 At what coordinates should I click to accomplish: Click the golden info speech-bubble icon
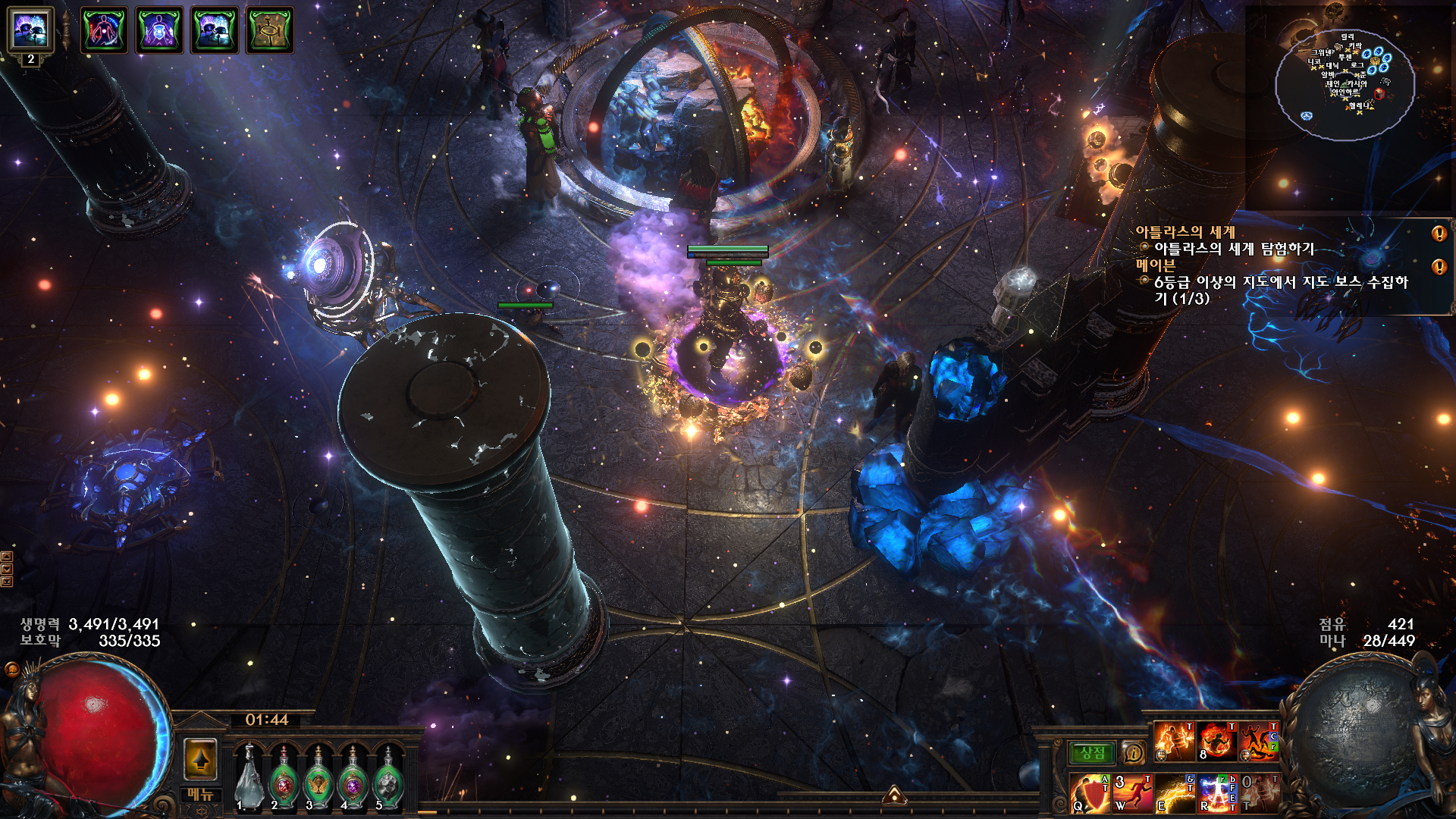click(1134, 753)
